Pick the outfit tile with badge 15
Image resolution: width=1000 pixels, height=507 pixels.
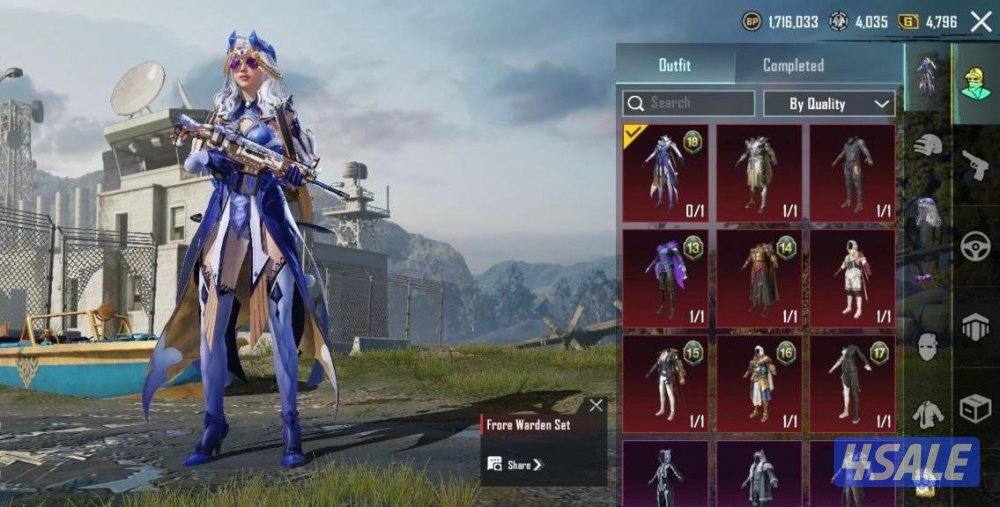pyautogui.click(x=665, y=383)
